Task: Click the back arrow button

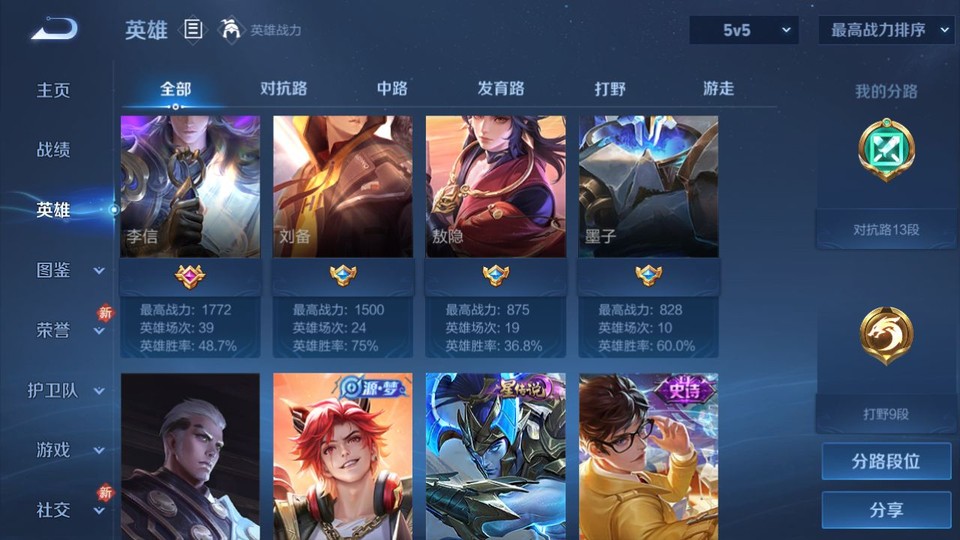Action: pyautogui.click(x=54, y=29)
